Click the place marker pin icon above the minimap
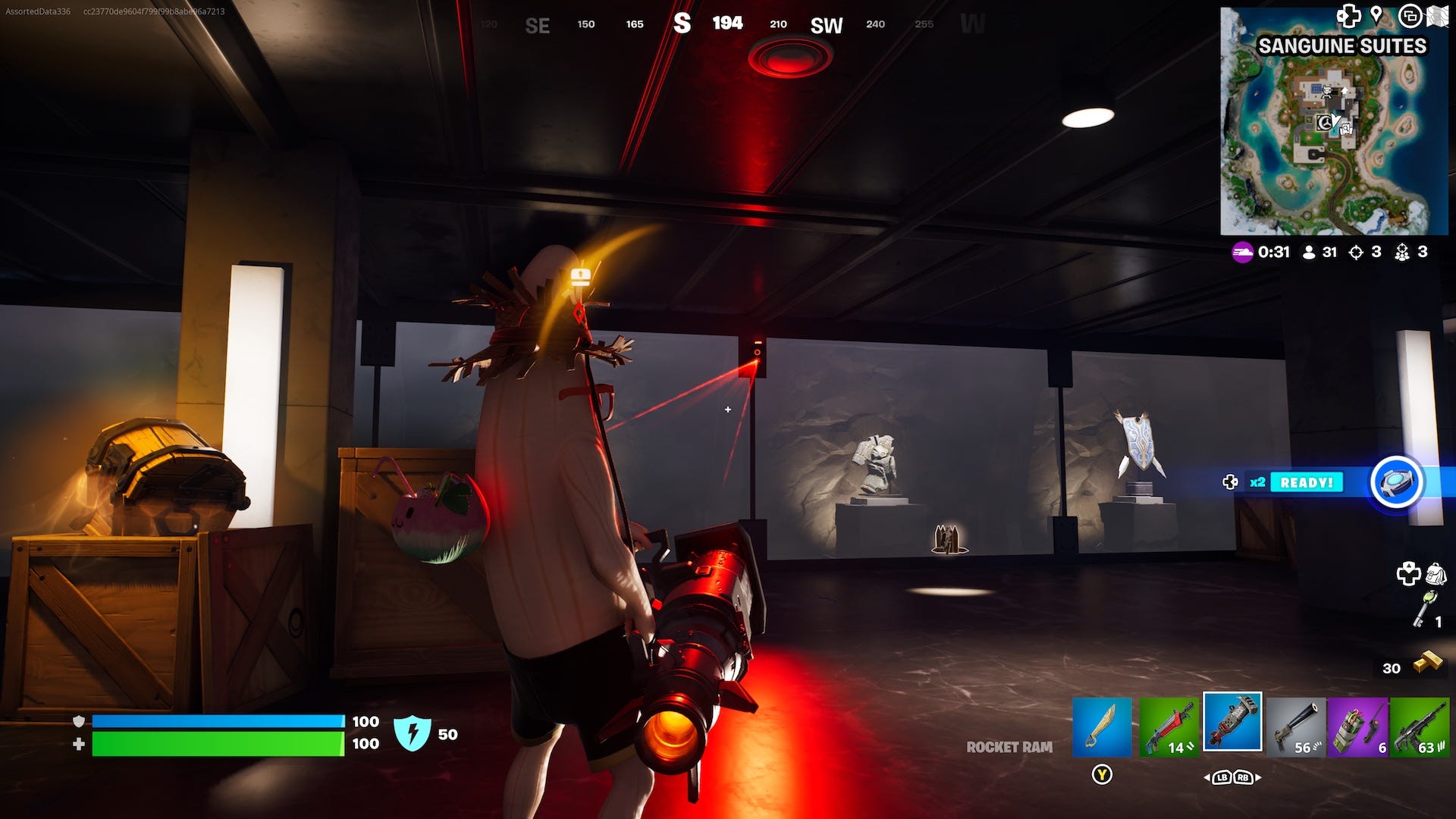 (1377, 14)
